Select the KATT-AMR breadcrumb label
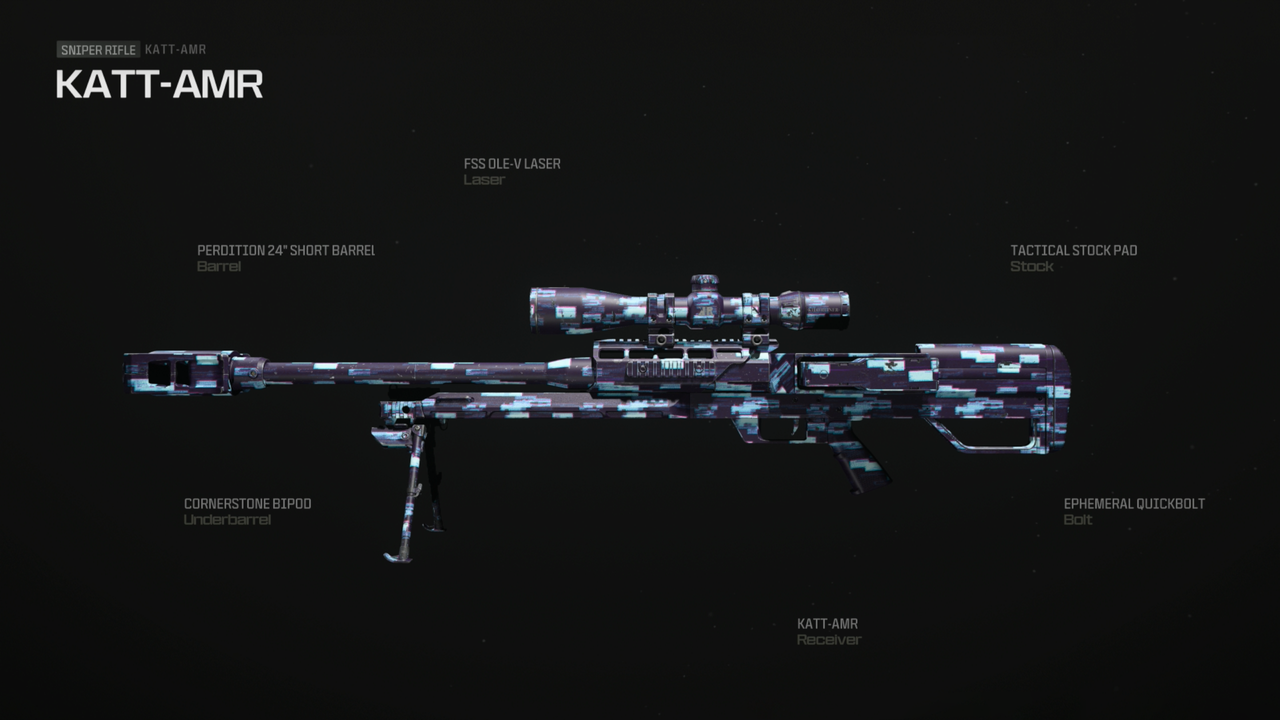1280x720 pixels. click(x=175, y=49)
